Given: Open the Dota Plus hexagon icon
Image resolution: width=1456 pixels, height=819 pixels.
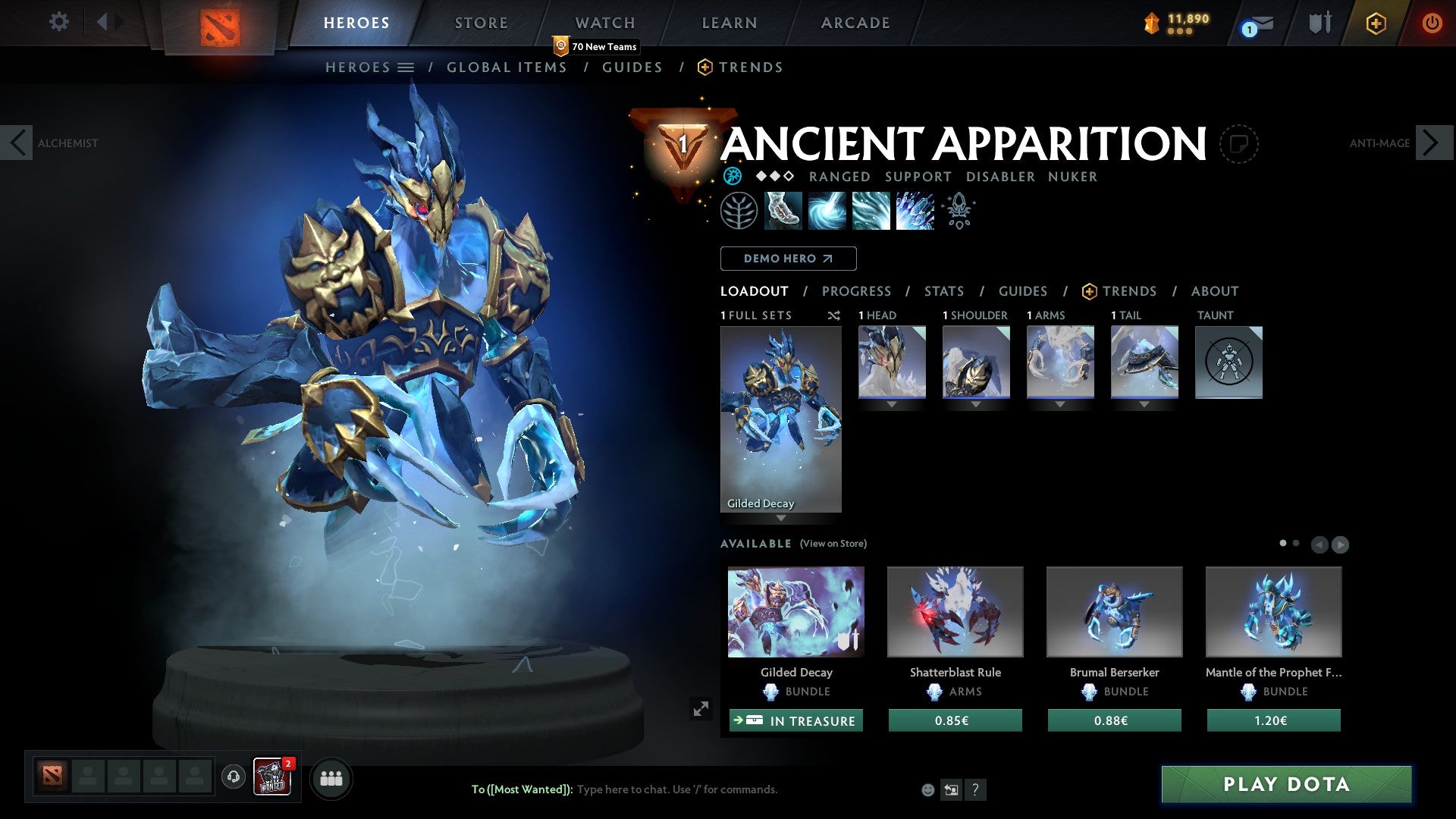Looking at the screenshot, I should coord(1376,23).
